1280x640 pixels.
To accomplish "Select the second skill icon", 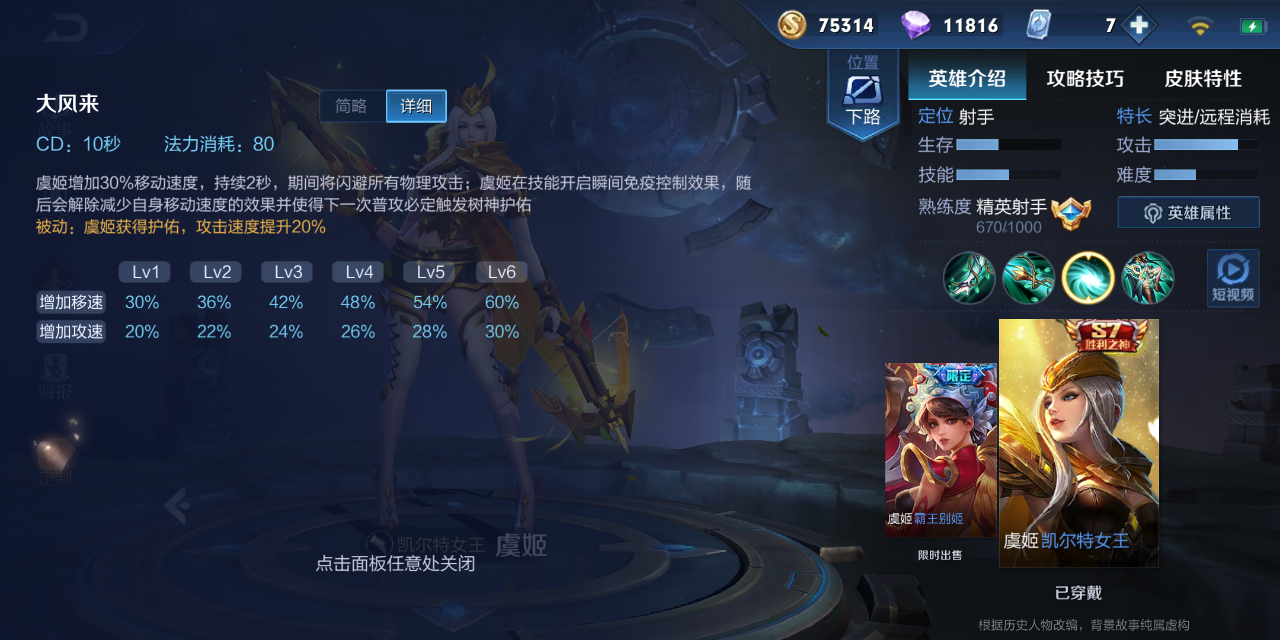I will (1029, 278).
